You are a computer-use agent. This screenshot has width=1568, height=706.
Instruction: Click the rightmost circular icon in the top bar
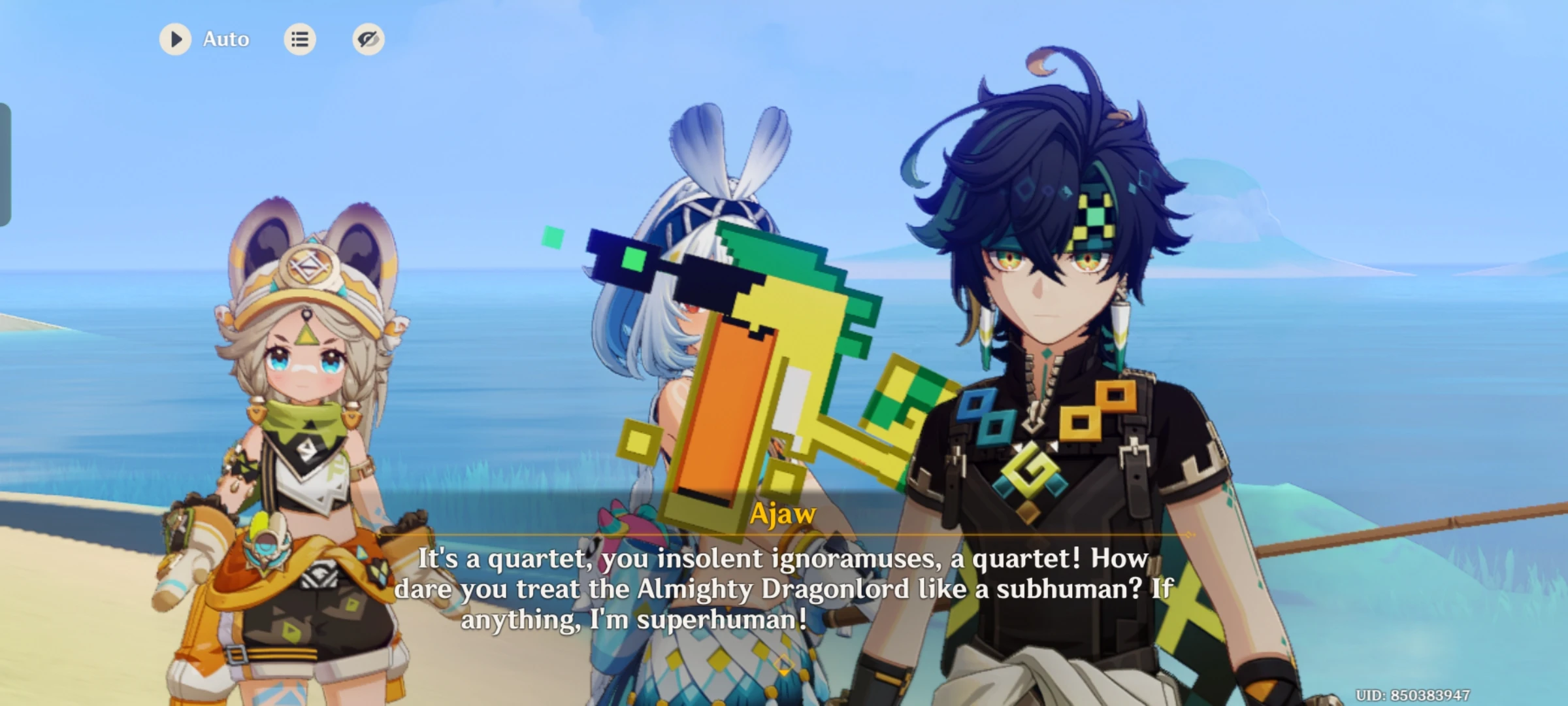(368, 39)
